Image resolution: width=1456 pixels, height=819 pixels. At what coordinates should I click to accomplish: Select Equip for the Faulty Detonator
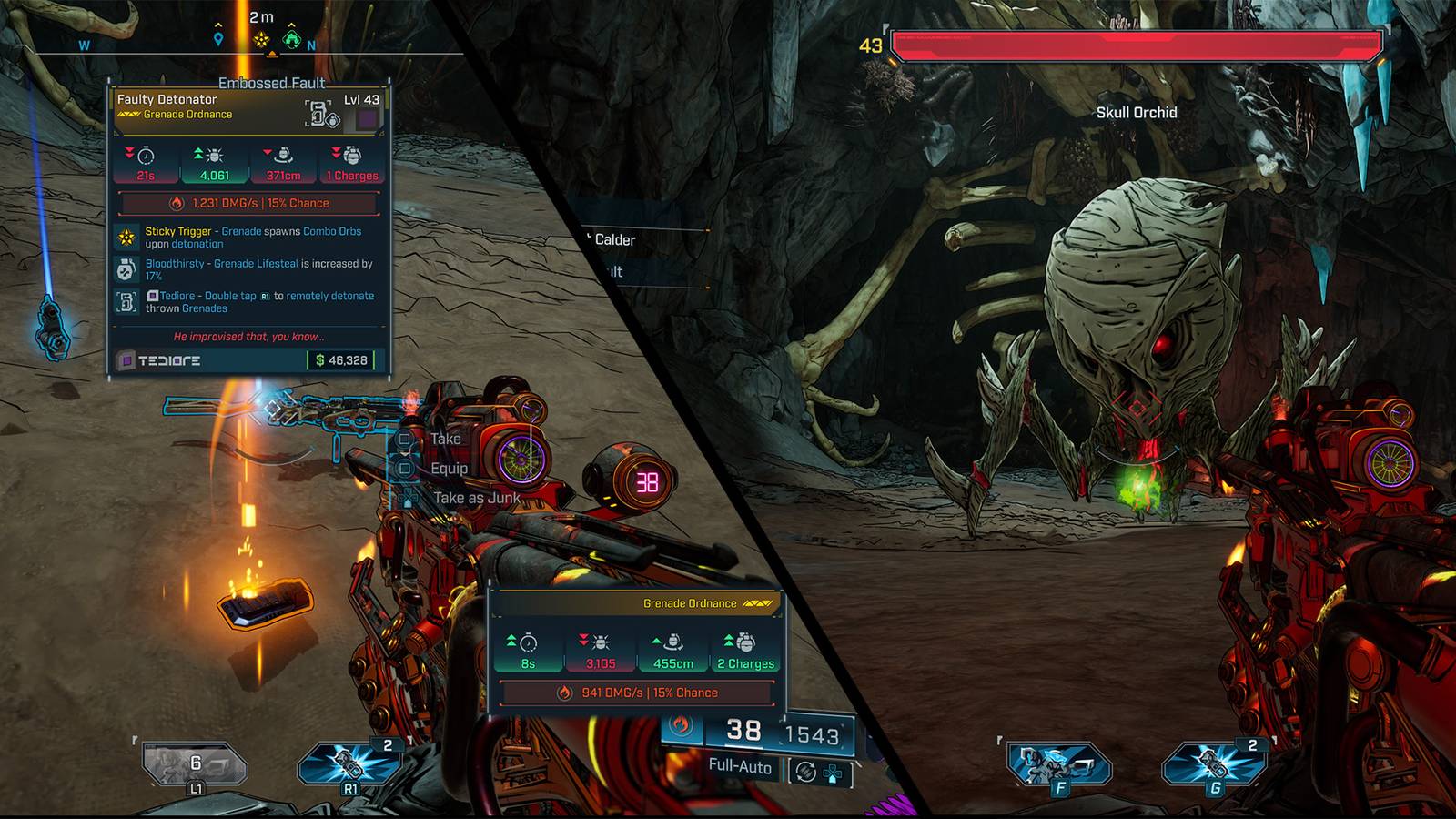[448, 469]
